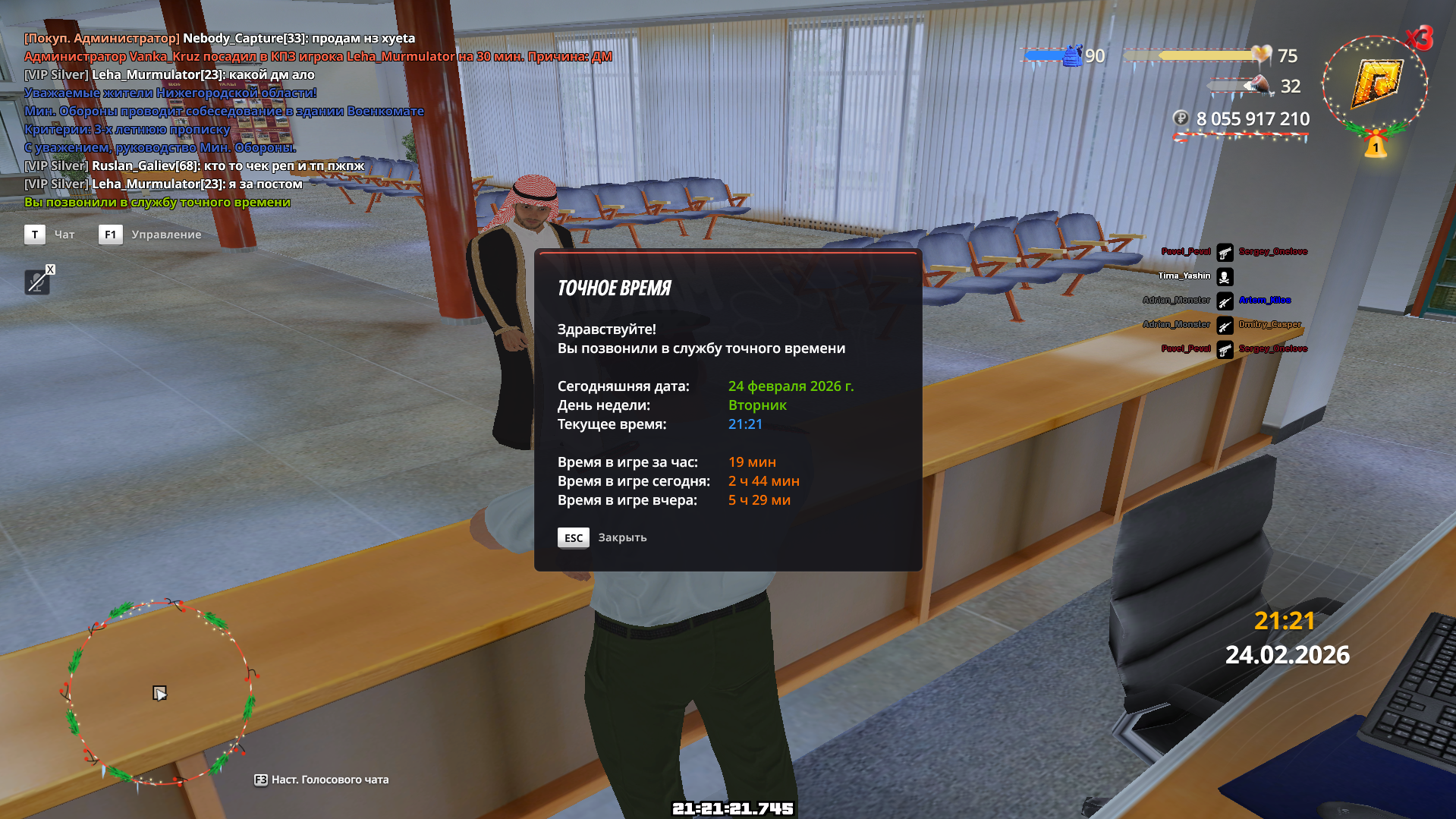Toggle the muted microphone icon
This screenshot has height=819, width=1456.
click(x=36, y=282)
